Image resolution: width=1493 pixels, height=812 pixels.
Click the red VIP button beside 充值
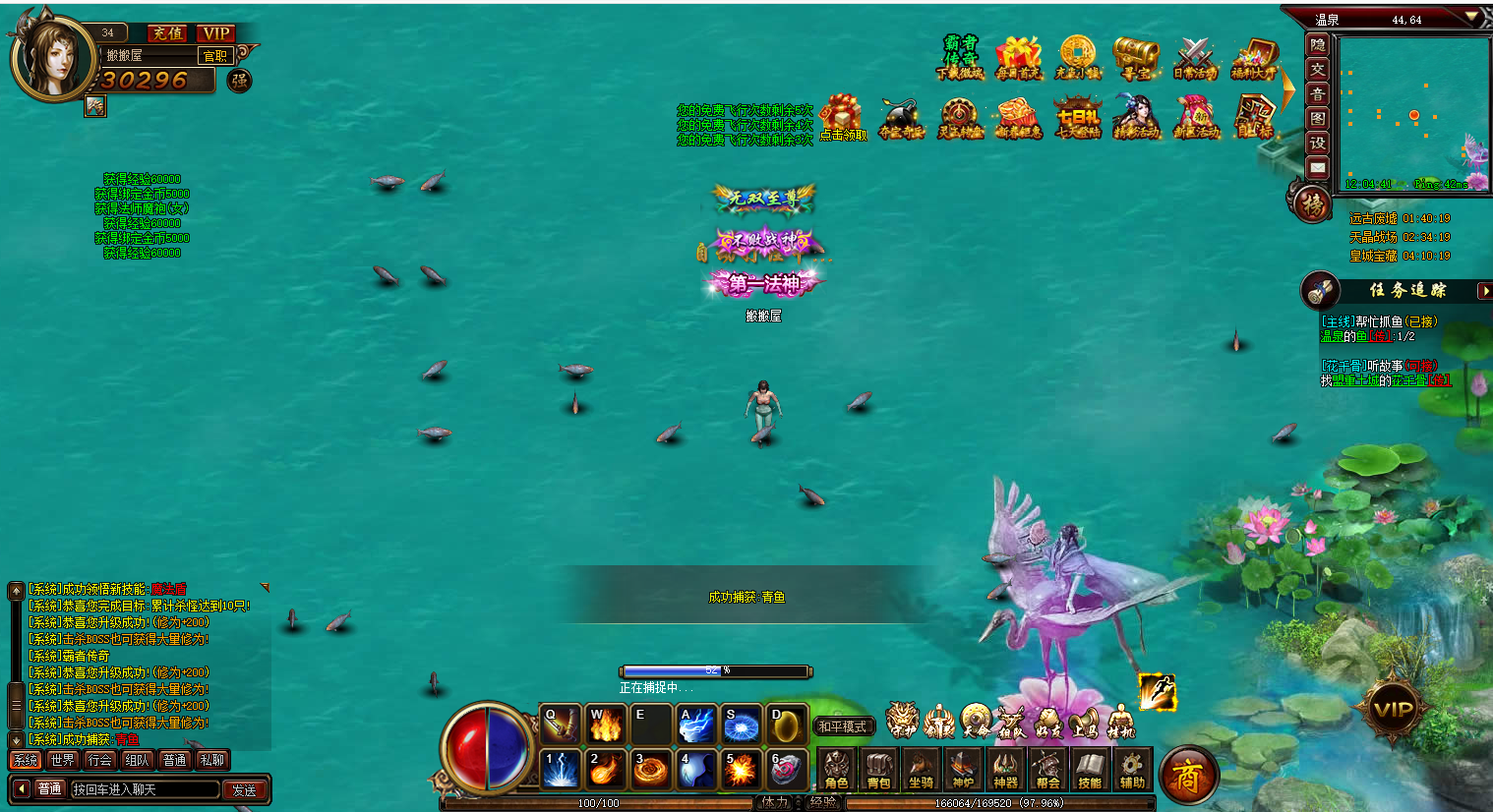point(215,33)
